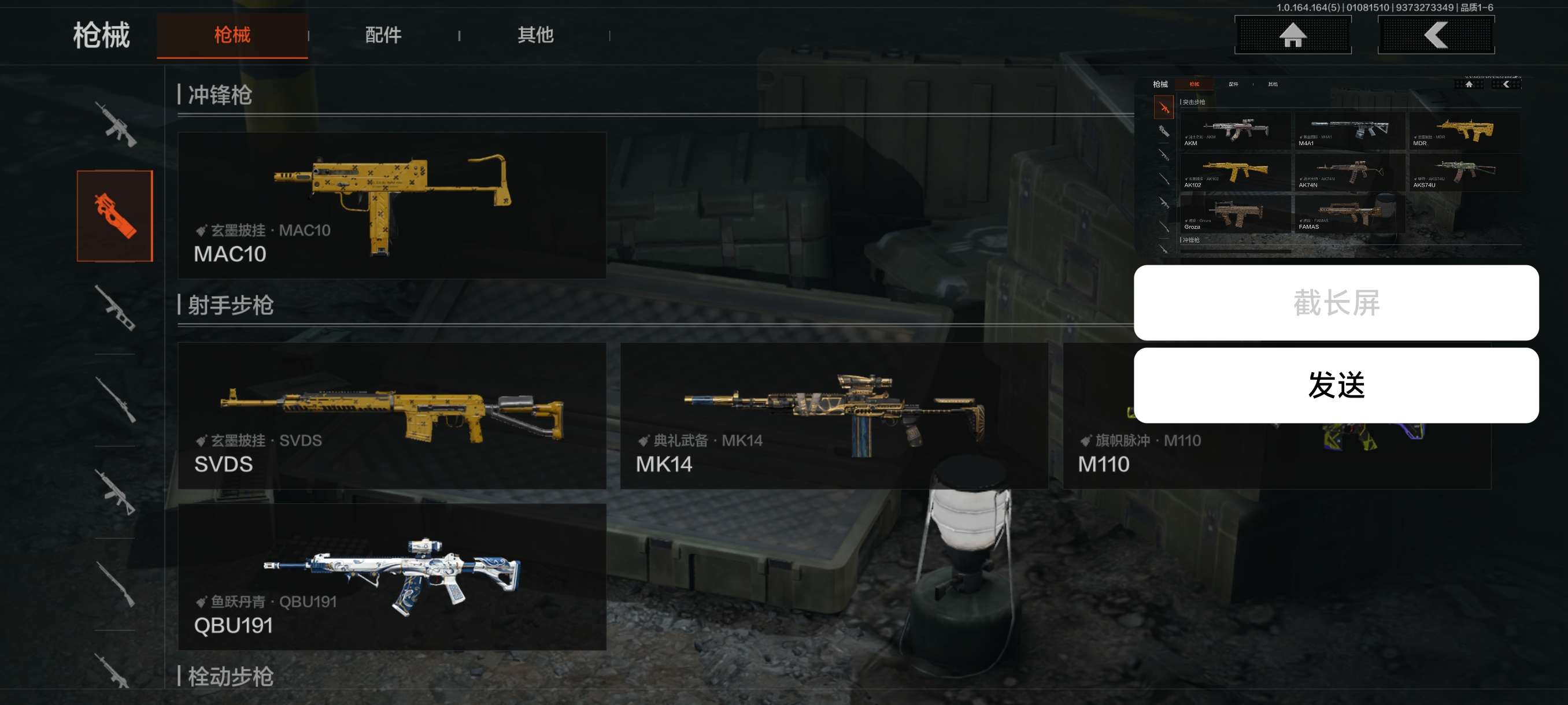Open the 其他 tab

[x=535, y=35]
